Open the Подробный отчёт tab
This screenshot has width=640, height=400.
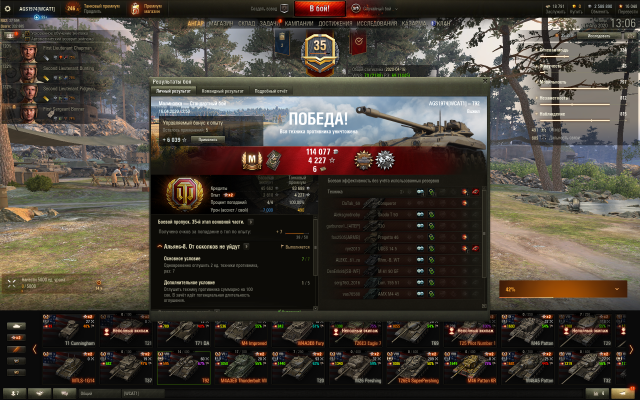(x=271, y=91)
